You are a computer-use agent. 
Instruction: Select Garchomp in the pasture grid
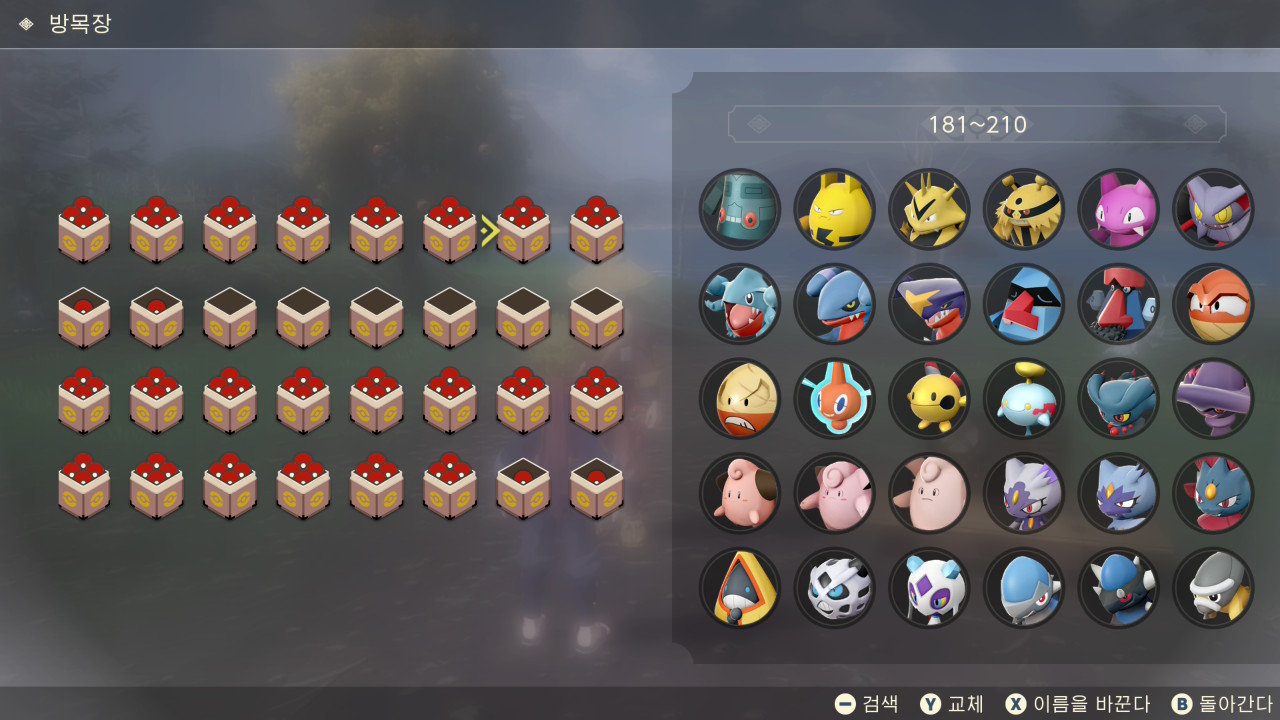(929, 304)
